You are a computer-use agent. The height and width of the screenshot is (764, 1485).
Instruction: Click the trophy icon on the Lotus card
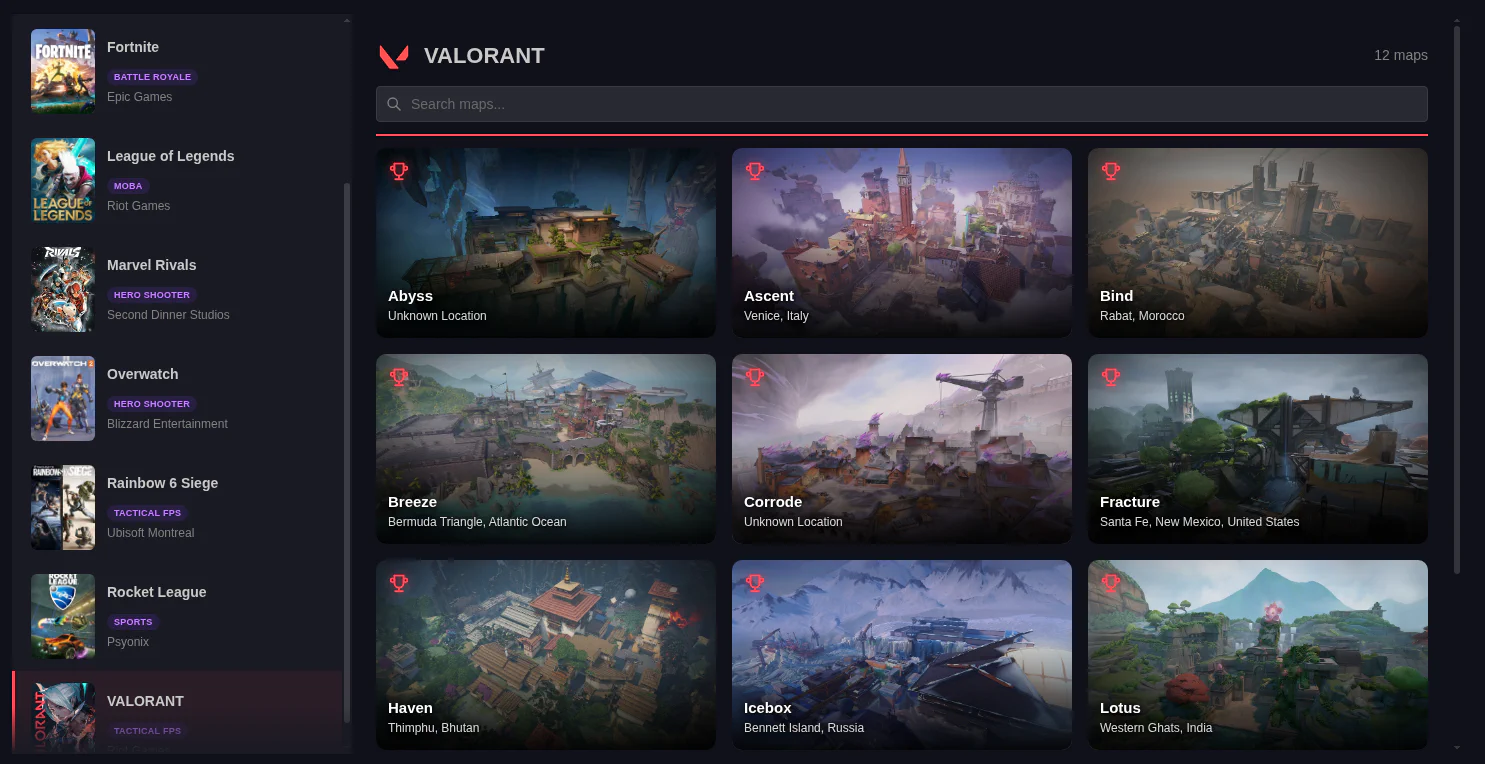click(1111, 583)
